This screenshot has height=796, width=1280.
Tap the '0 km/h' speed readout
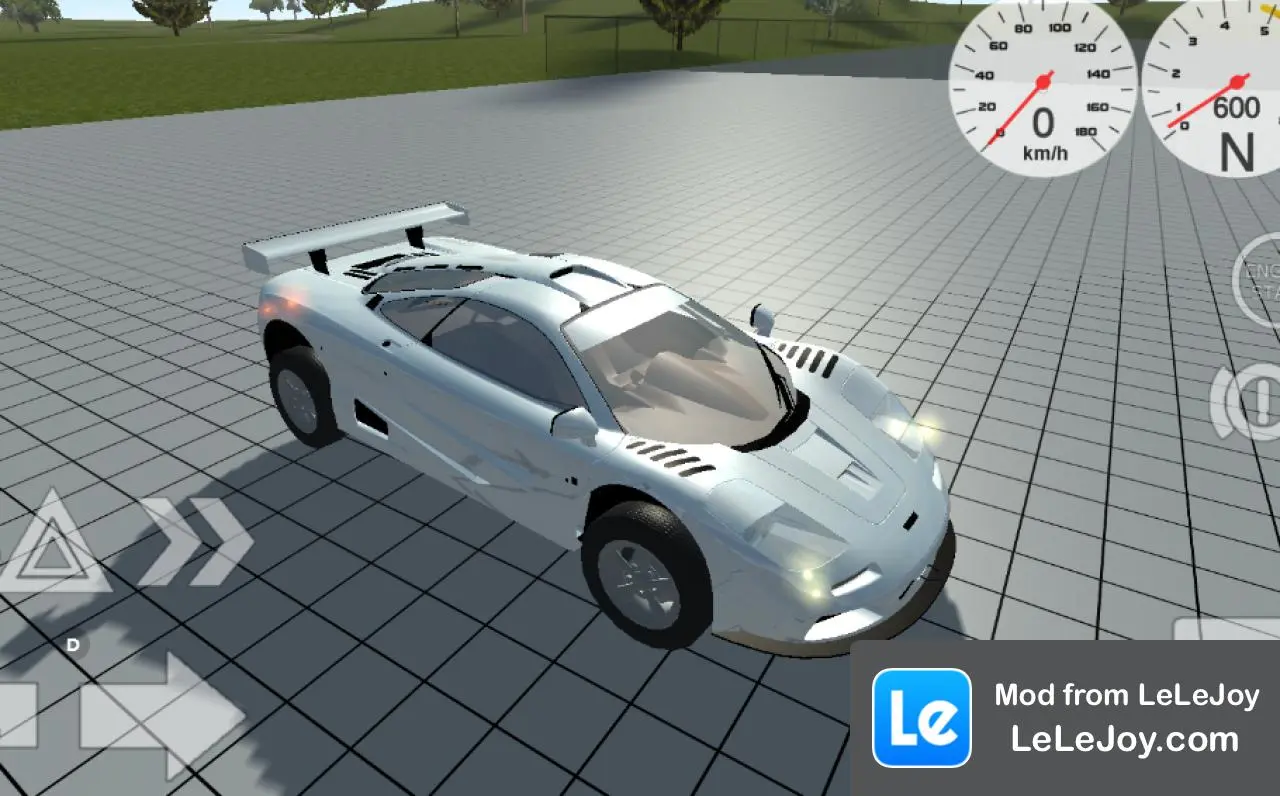click(1044, 133)
